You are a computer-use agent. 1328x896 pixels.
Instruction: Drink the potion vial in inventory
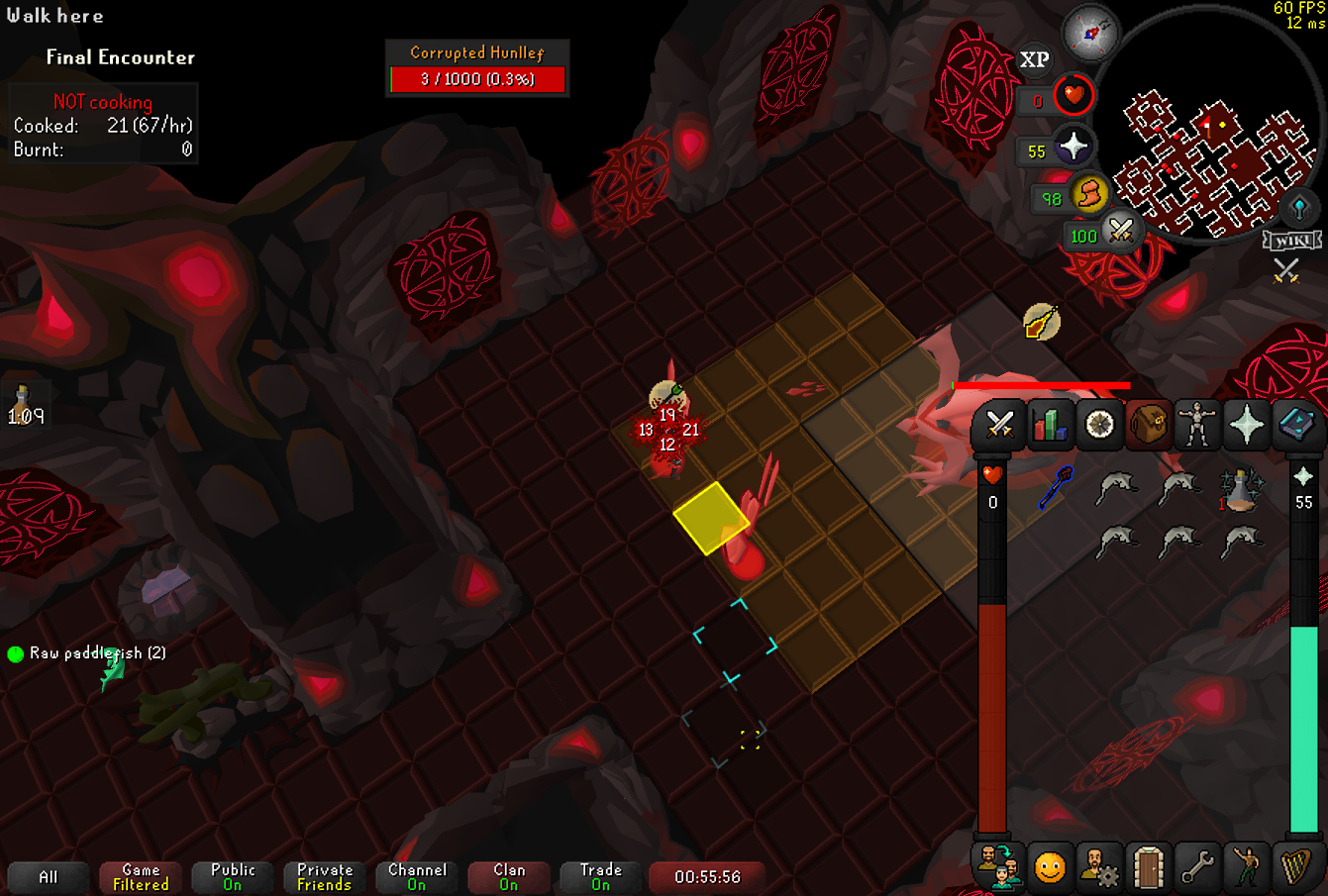coord(1239,489)
